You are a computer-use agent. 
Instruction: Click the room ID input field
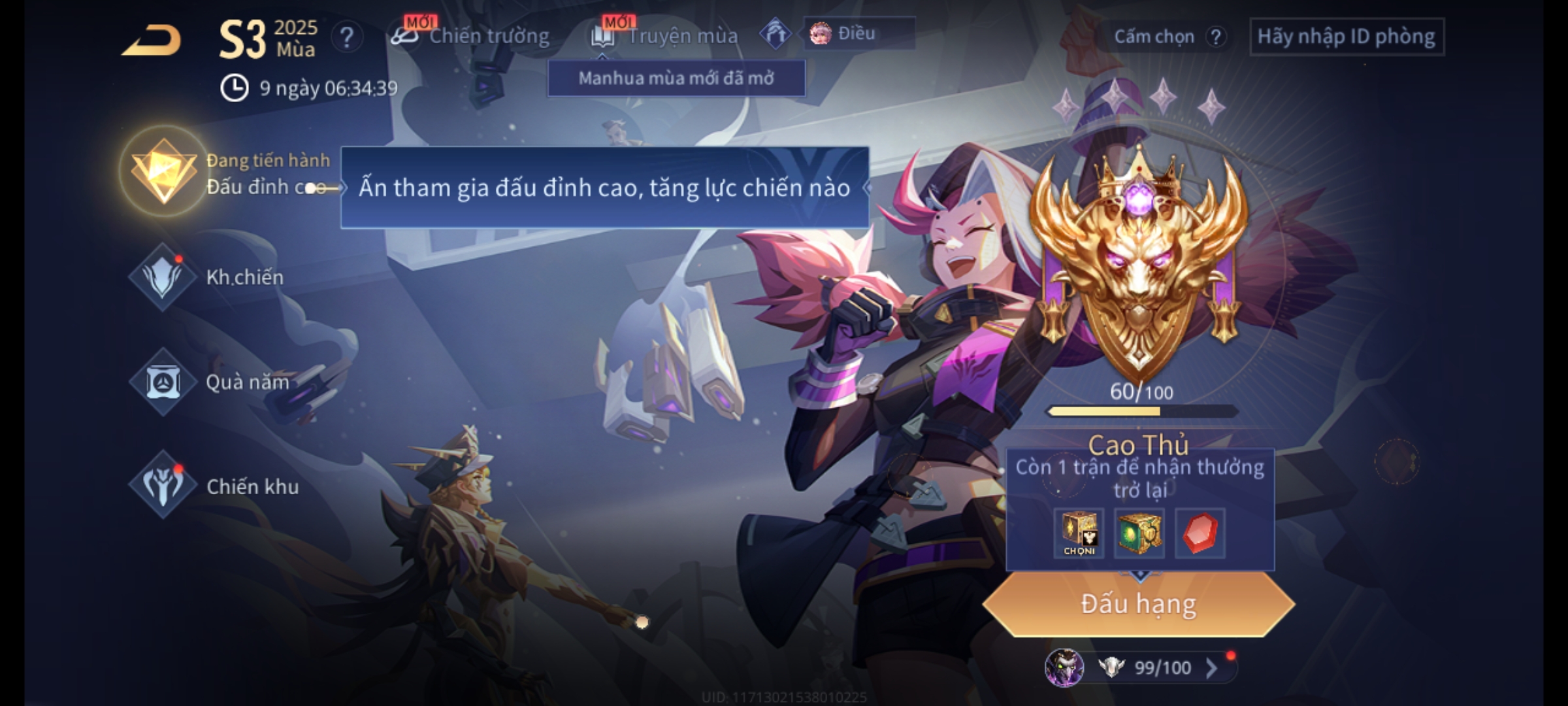pos(1346,37)
